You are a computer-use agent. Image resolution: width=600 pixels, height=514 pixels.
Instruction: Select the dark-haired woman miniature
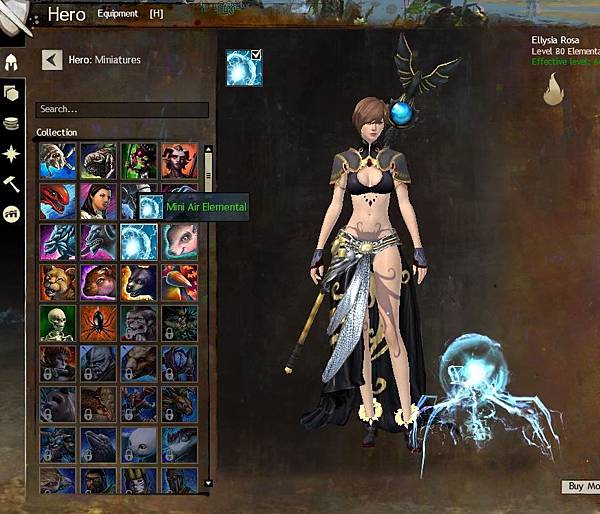coord(98,200)
